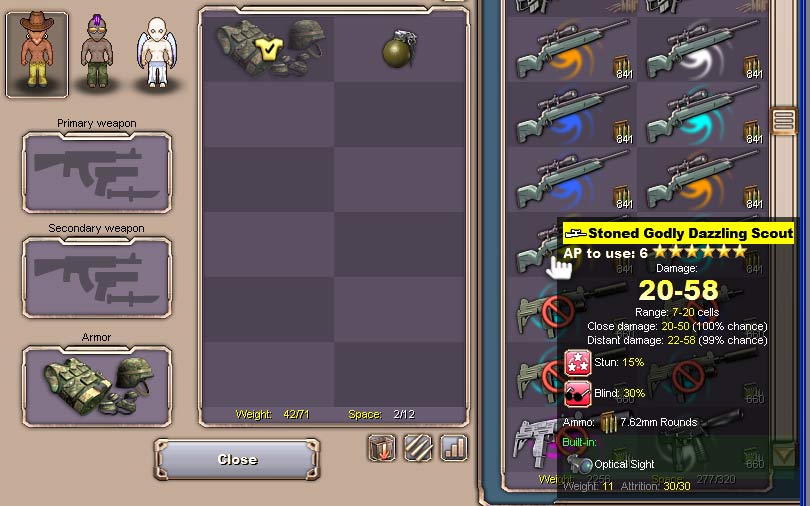Choose the purple mohawk character
This screenshot has width=811, height=506.
pos(97,53)
